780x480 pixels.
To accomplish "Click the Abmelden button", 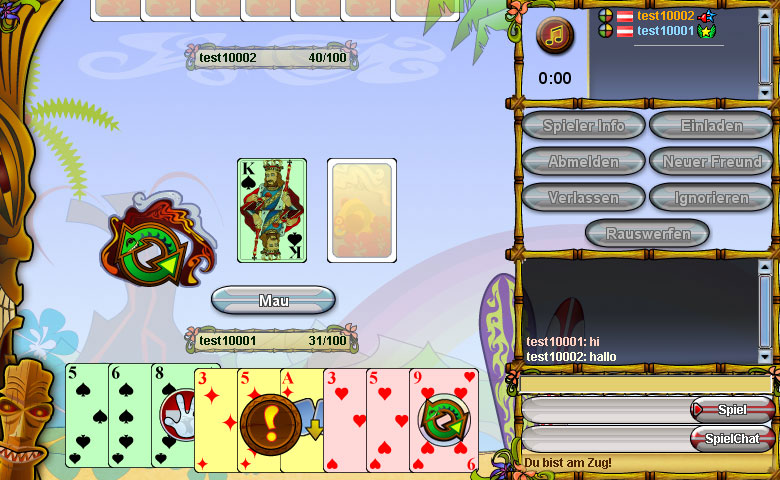I will click(583, 161).
